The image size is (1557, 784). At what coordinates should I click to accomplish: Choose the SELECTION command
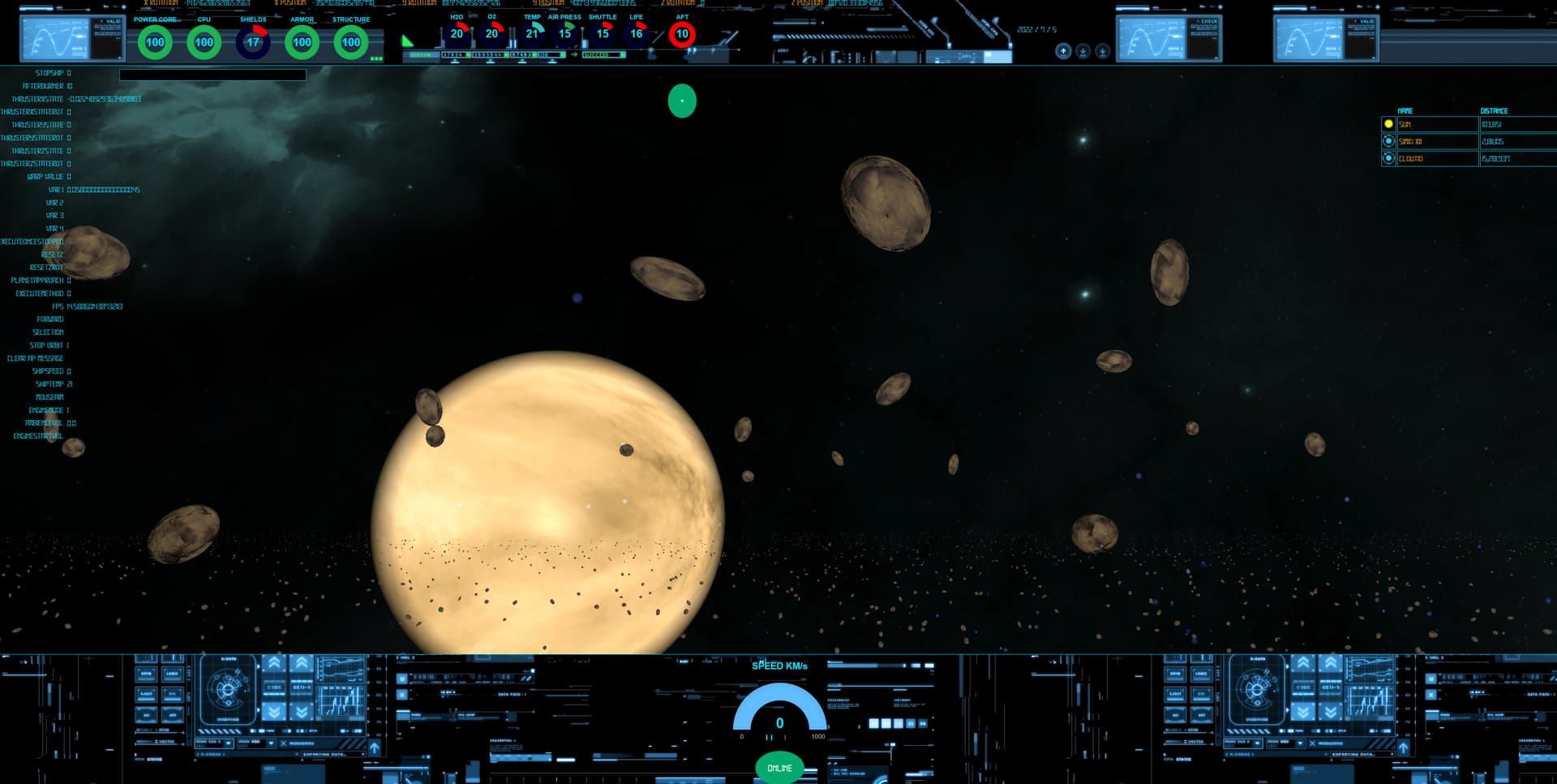coord(48,332)
